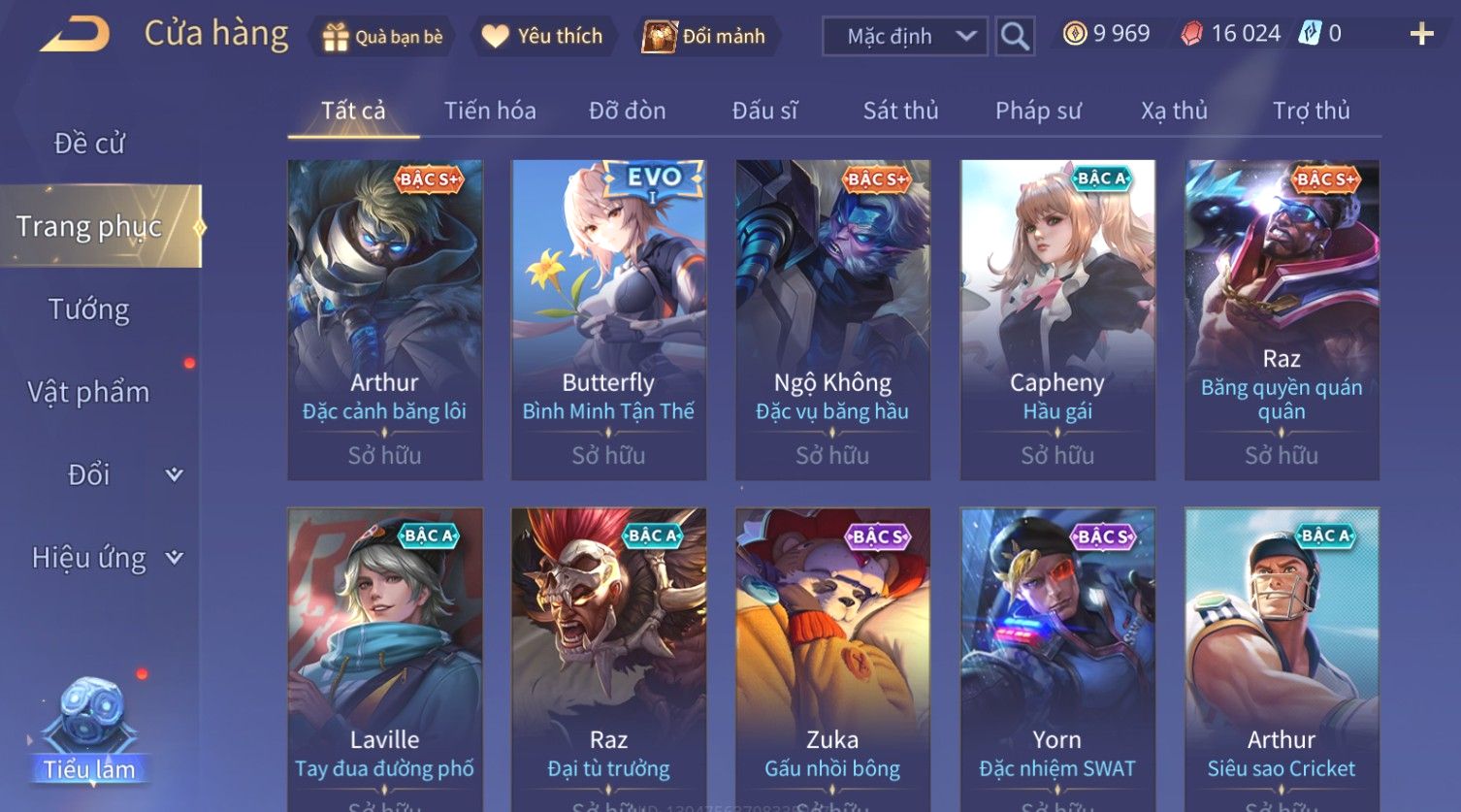Go back using the return arrow
1461x812 pixels.
click(74, 35)
